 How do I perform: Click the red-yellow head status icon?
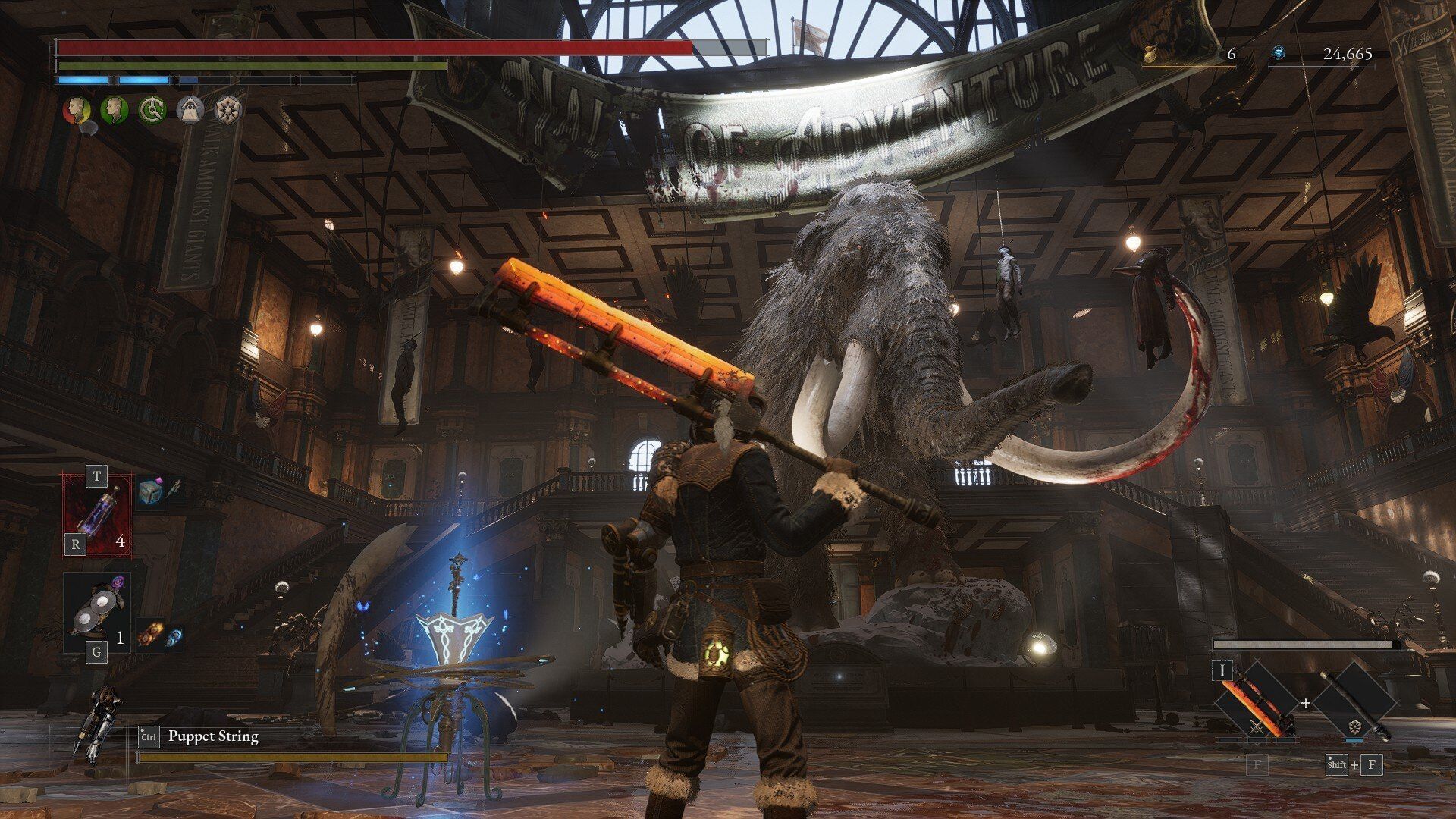point(77,110)
